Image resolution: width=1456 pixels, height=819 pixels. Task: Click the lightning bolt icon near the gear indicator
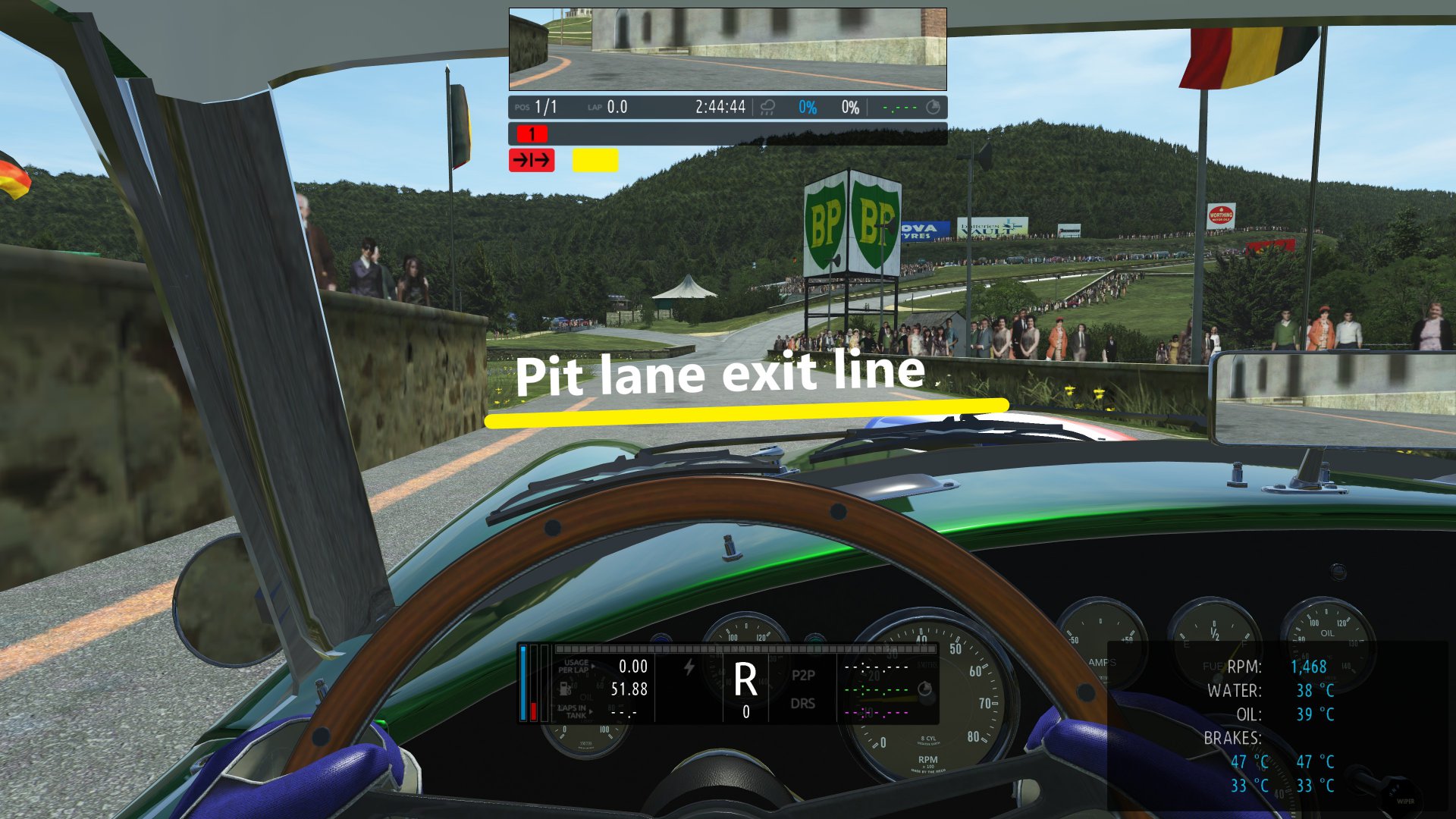[689, 667]
